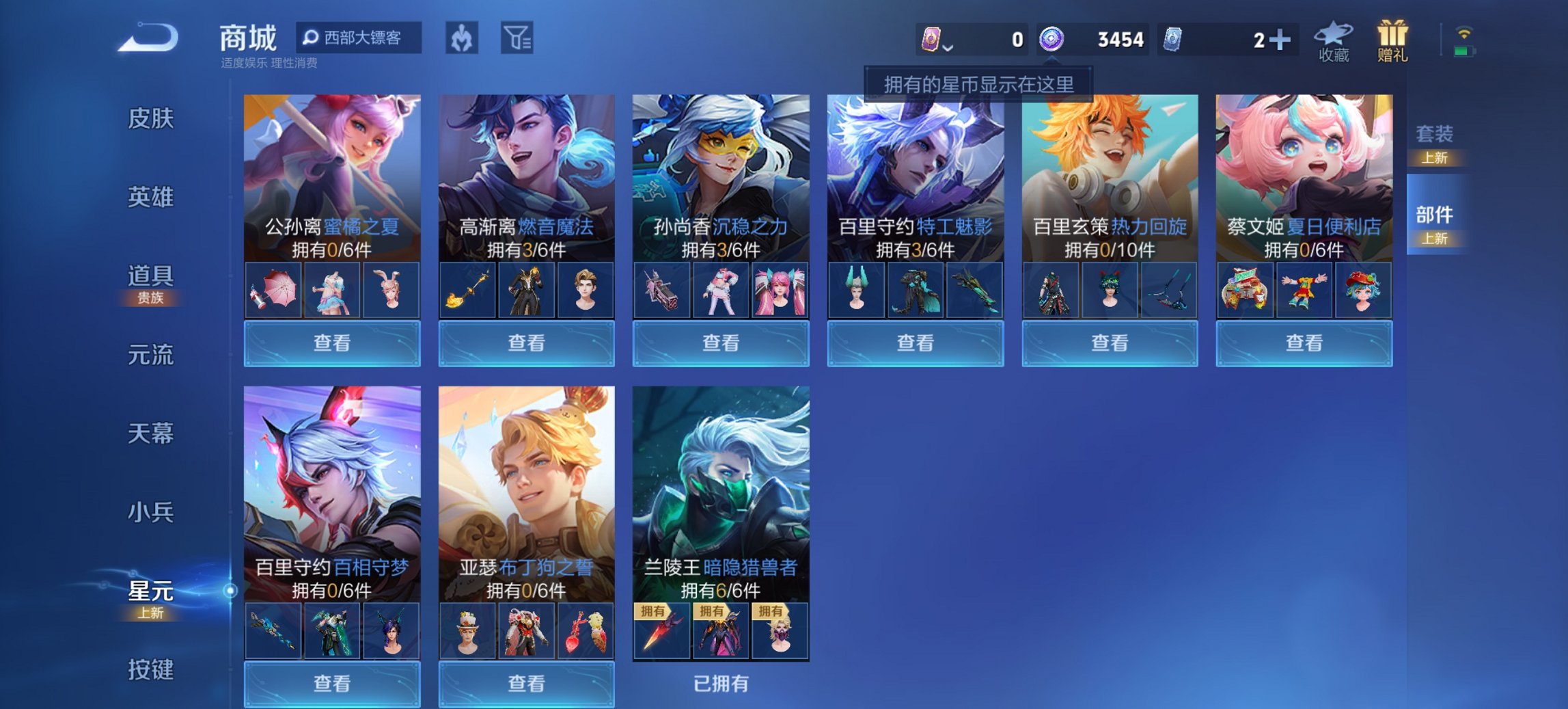Click the game logo in the top-left corner

click(x=146, y=38)
